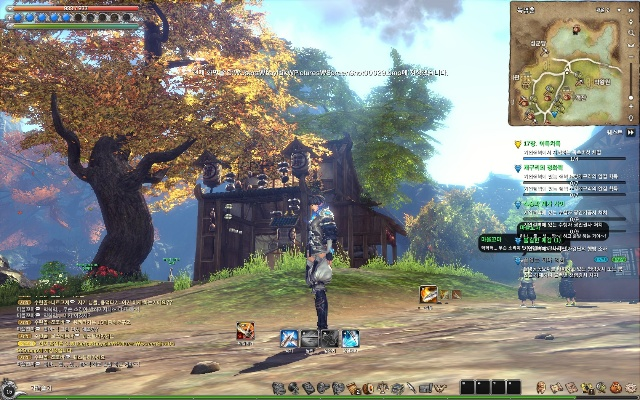Open the scroll icon in bottom menu

(x=352, y=388)
